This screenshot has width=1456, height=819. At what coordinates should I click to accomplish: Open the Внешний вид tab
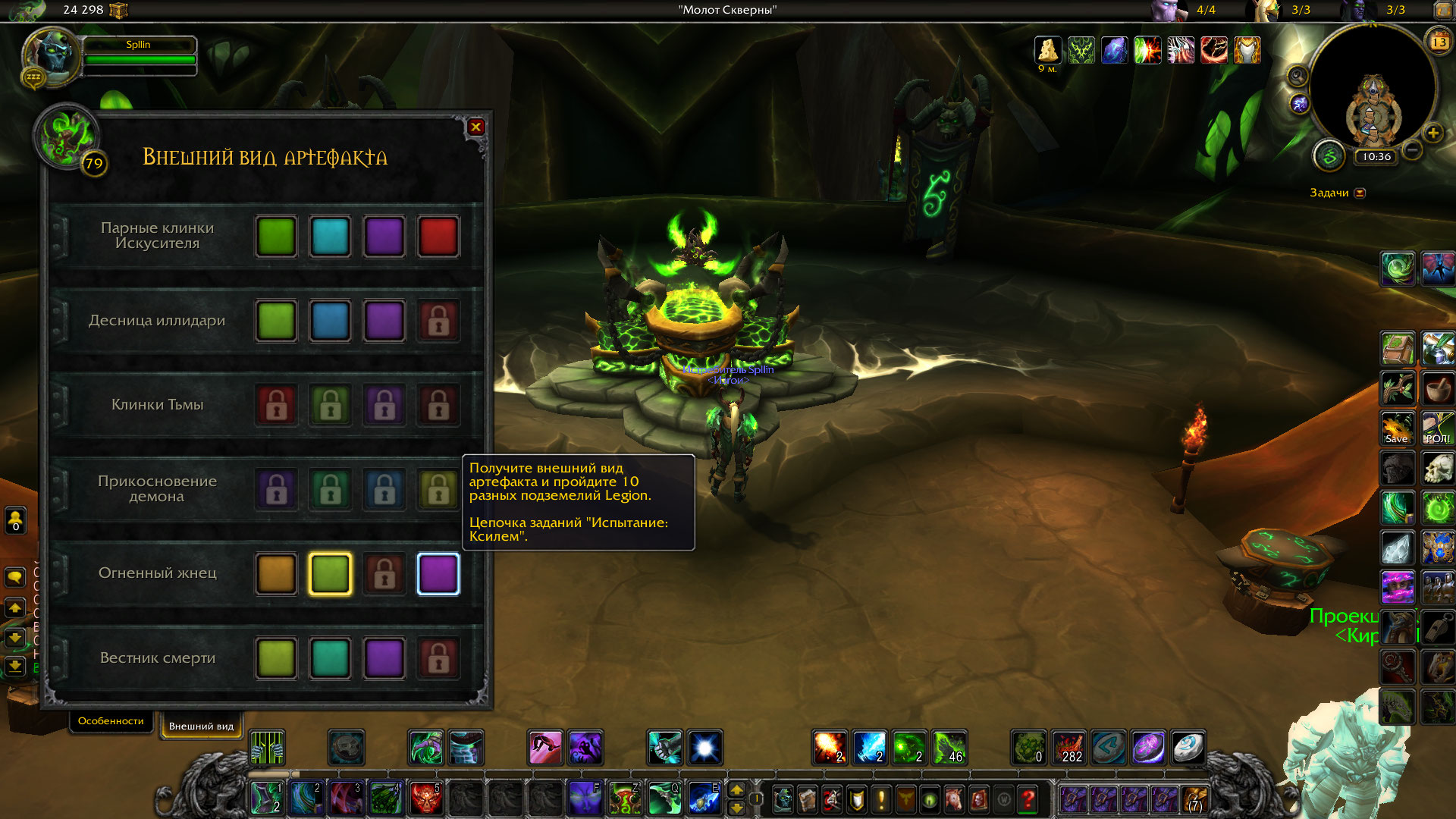point(201,726)
